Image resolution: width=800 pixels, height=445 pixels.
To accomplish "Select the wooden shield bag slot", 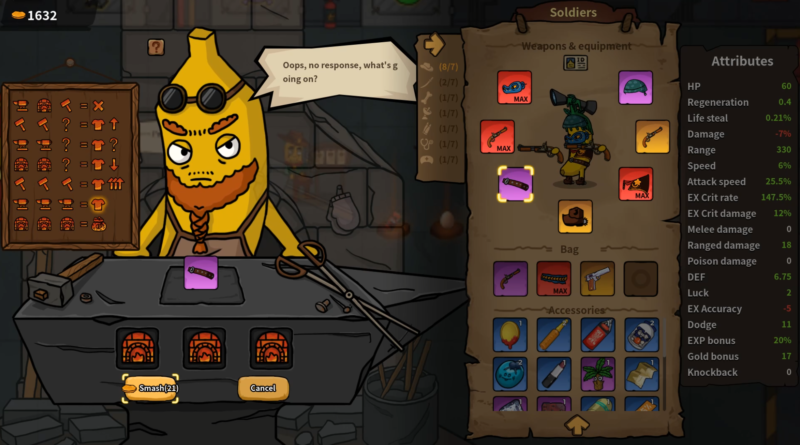I will [x=641, y=278].
